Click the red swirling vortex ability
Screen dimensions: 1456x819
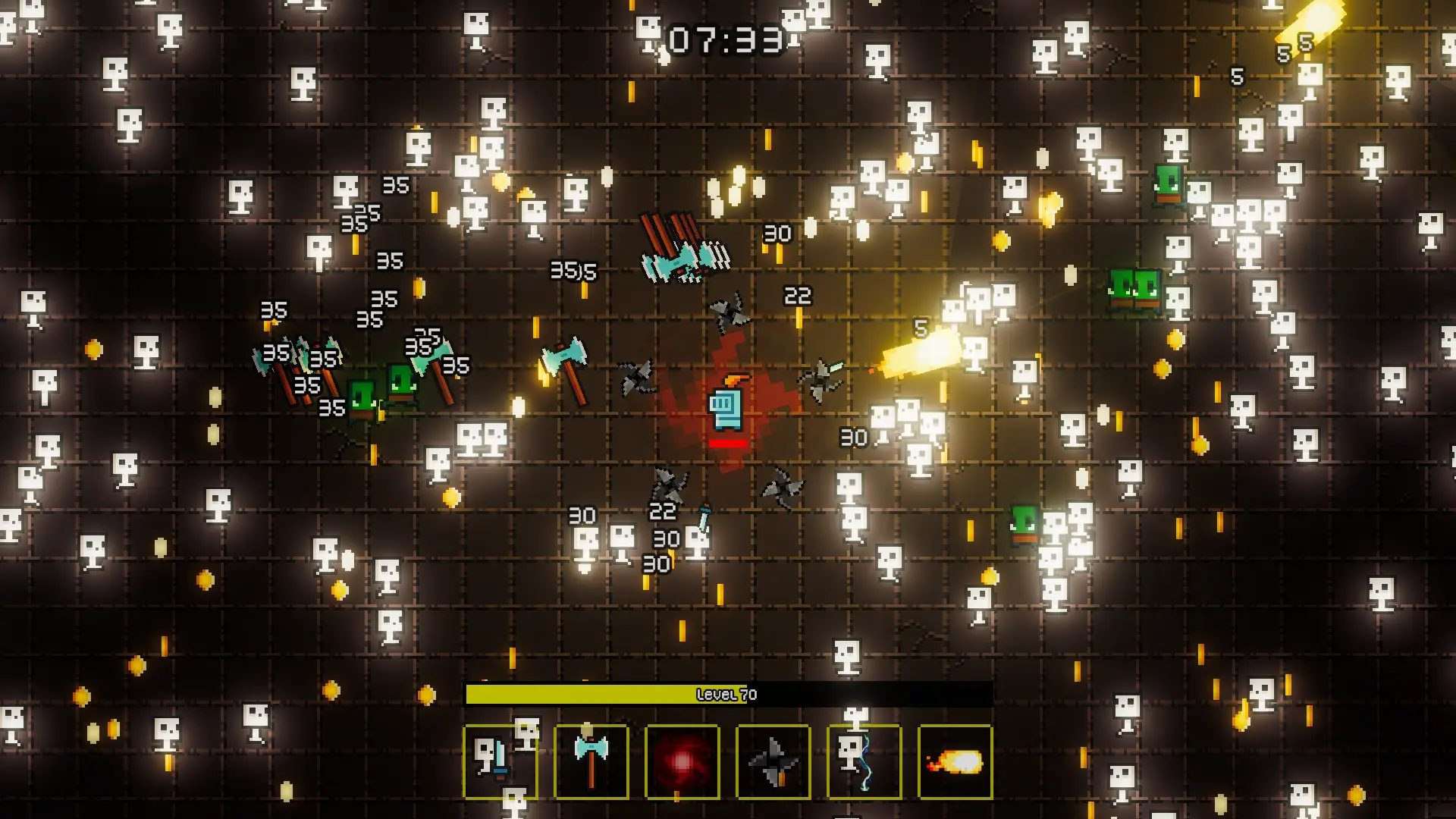click(682, 761)
